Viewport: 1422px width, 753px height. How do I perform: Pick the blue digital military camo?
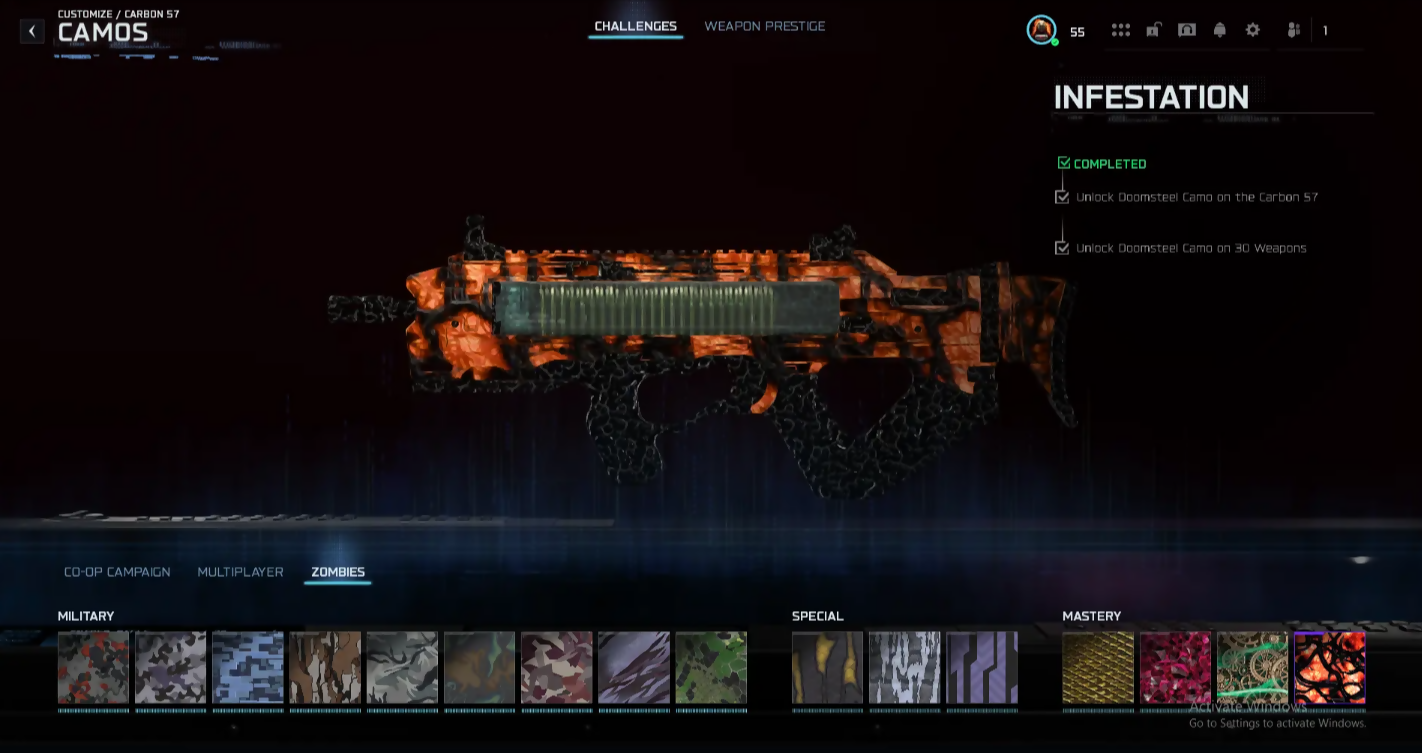pyautogui.click(x=248, y=667)
